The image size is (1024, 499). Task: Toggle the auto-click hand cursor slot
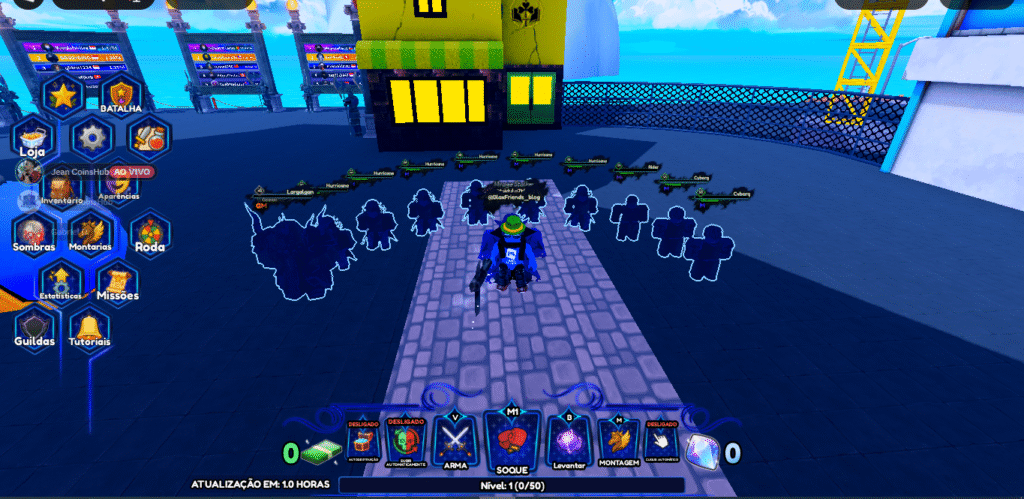pos(661,442)
